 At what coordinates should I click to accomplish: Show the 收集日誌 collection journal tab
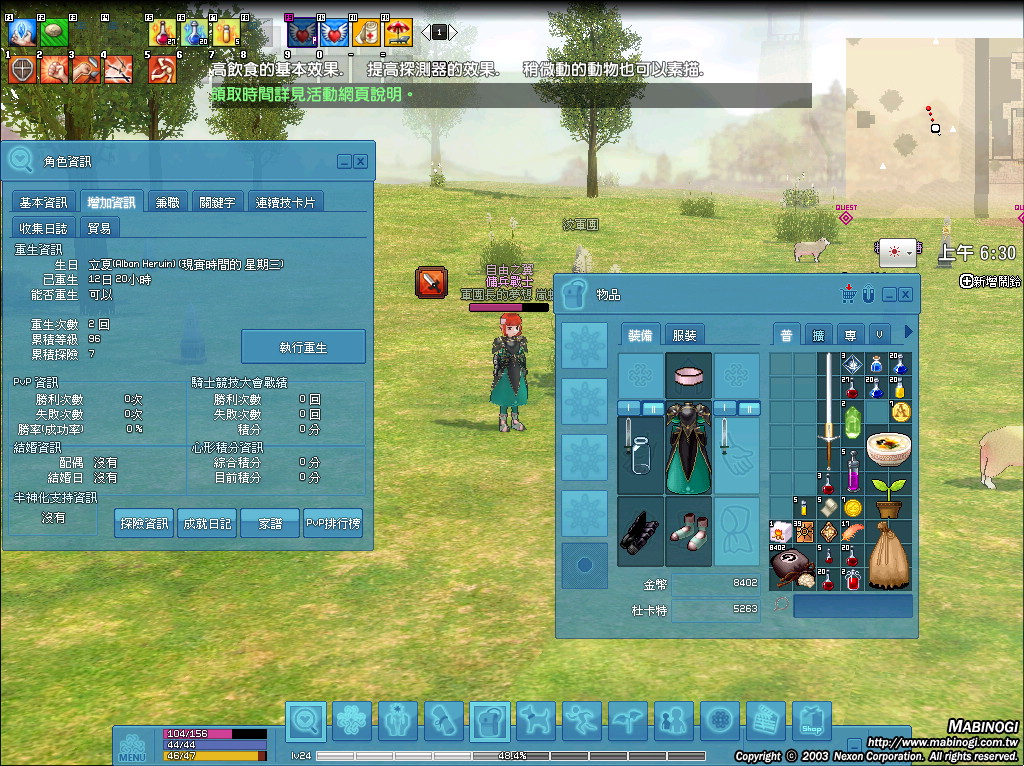44,228
